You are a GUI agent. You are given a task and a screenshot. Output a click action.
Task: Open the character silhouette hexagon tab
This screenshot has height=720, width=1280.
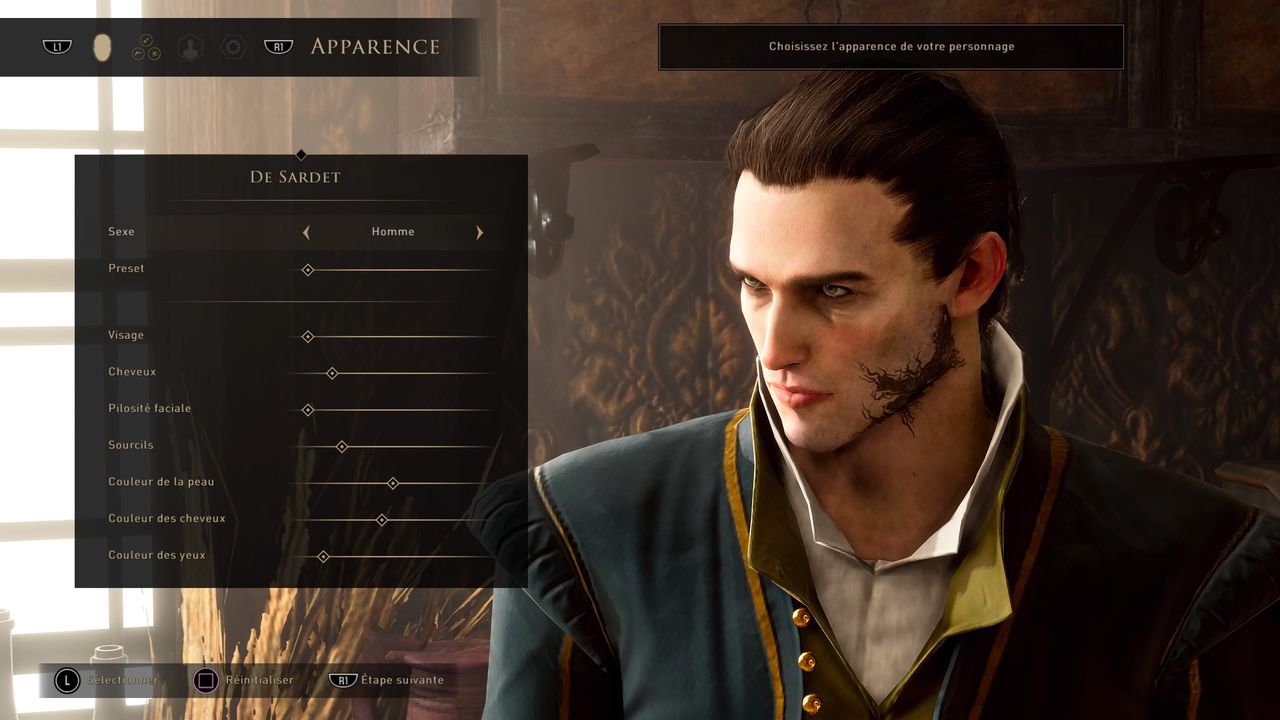pyautogui.click(x=189, y=47)
